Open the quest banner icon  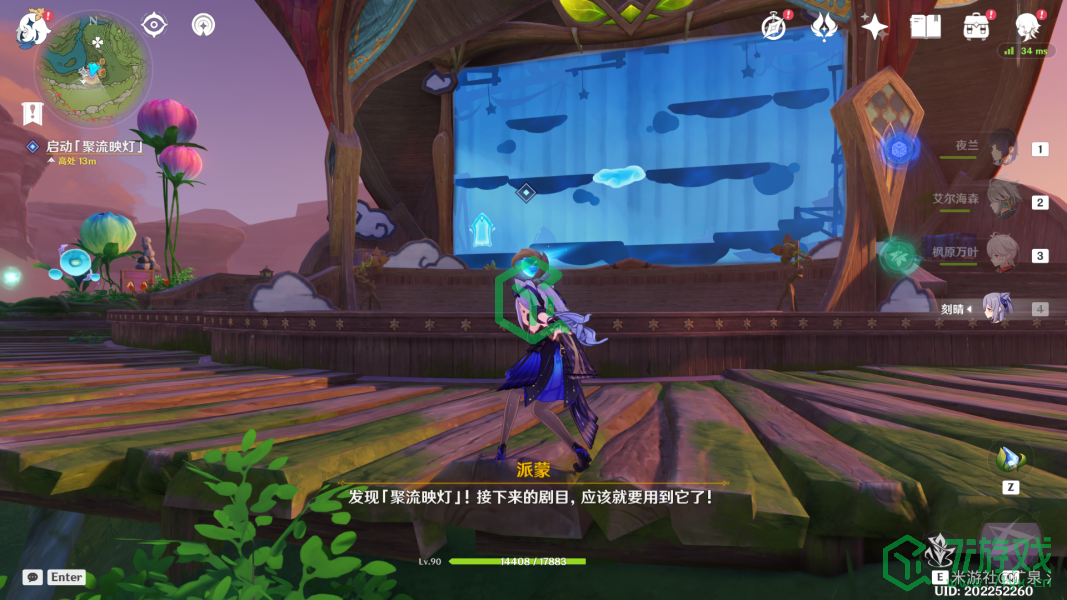[32, 112]
